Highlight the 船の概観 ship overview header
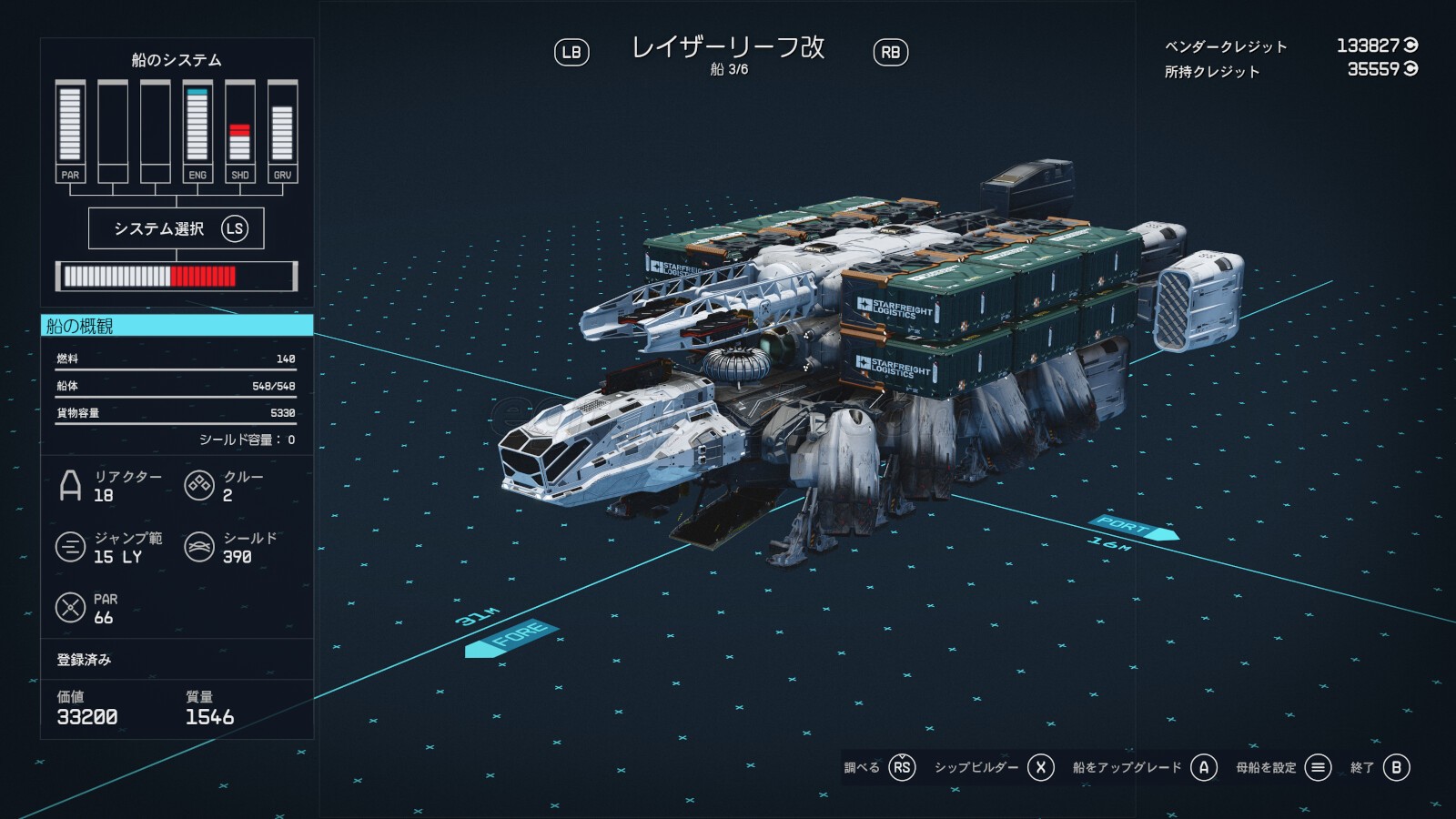The height and width of the screenshot is (819, 1456). pyautogui.click(x=177, y=326)
